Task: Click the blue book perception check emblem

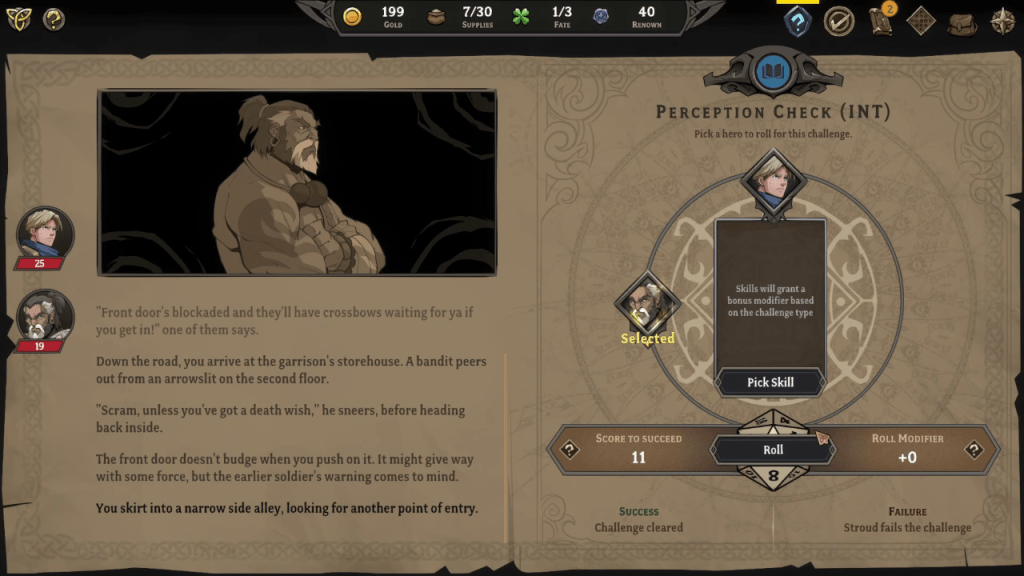Action: tap(774, 71)
